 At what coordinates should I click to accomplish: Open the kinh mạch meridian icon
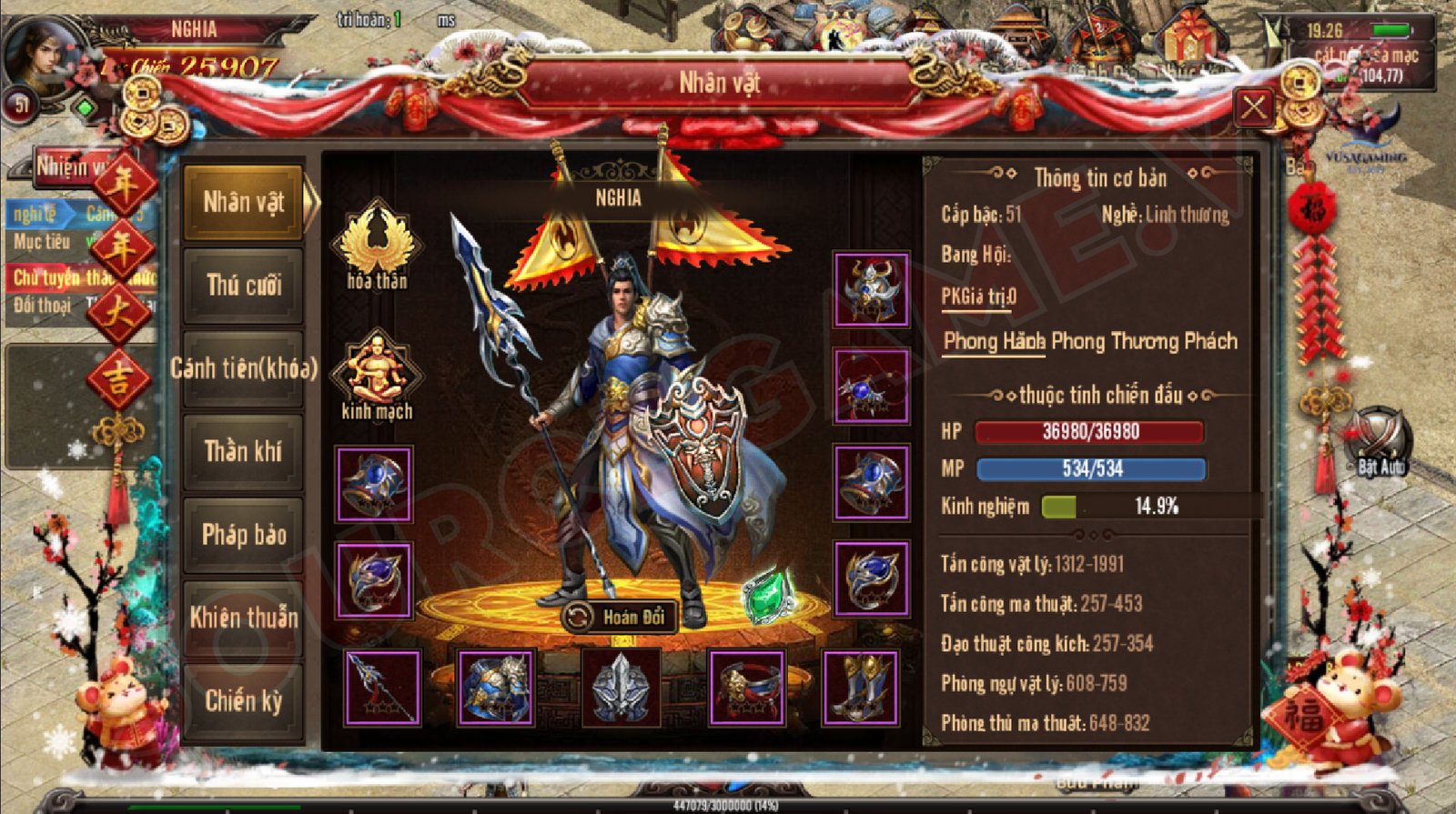tap(377, 375)
